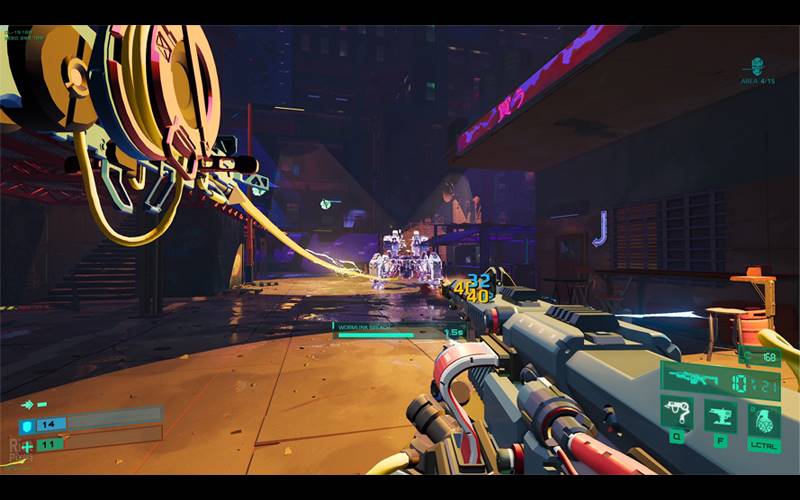Click the skull area progress icon
Screen dimensions: 800x500
[x=757, y=66]
